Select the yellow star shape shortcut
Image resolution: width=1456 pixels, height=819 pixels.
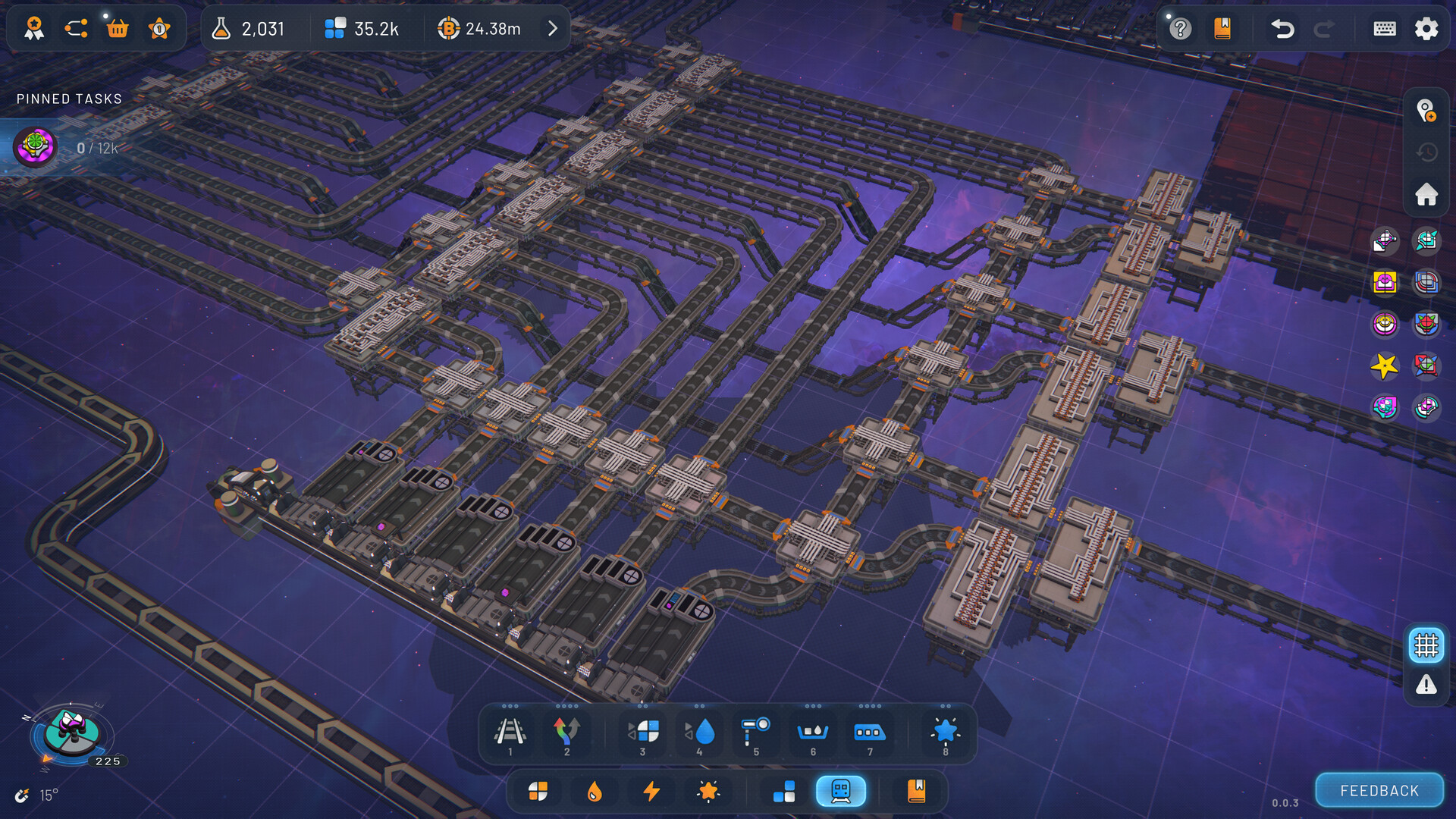(1384, 366)
